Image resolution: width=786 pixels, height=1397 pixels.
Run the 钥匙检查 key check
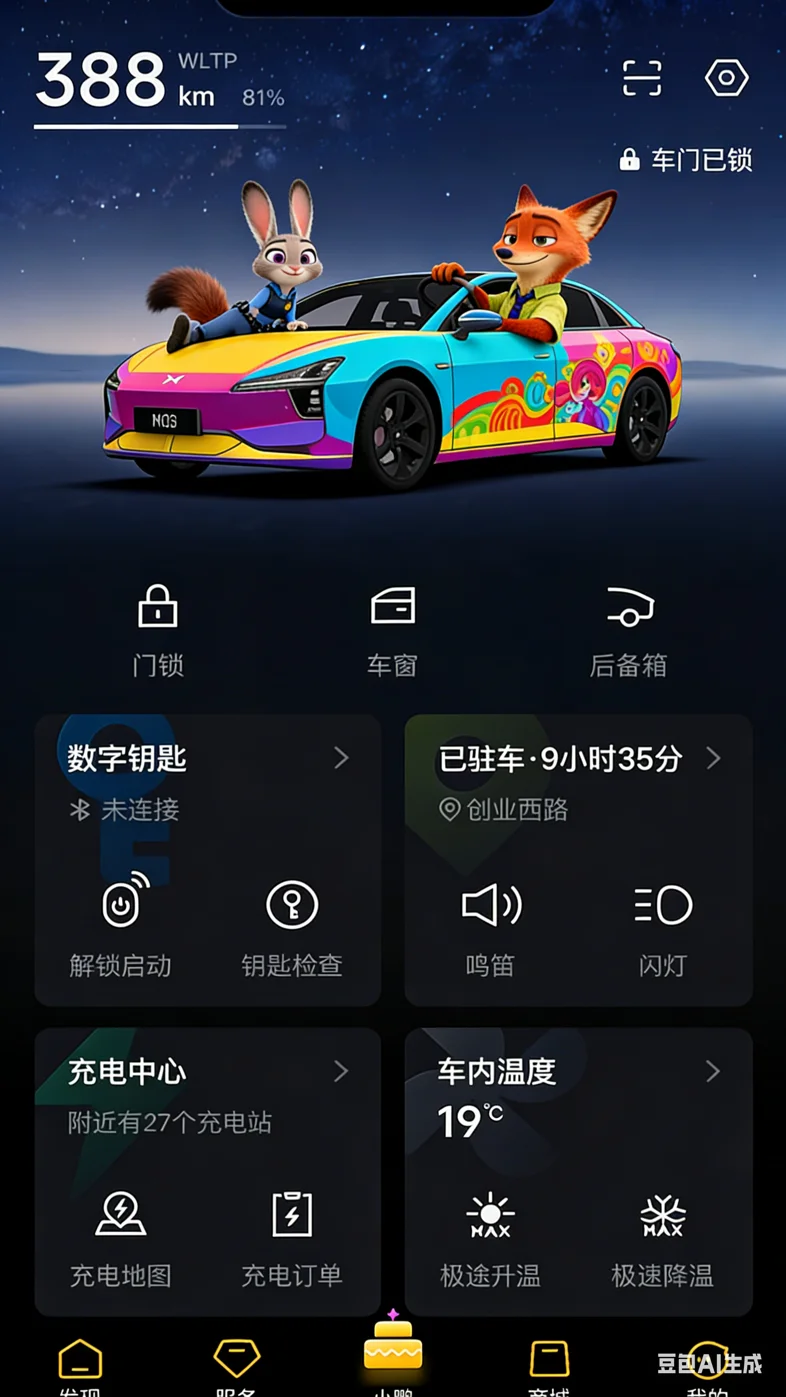click(x=292, y=925)
